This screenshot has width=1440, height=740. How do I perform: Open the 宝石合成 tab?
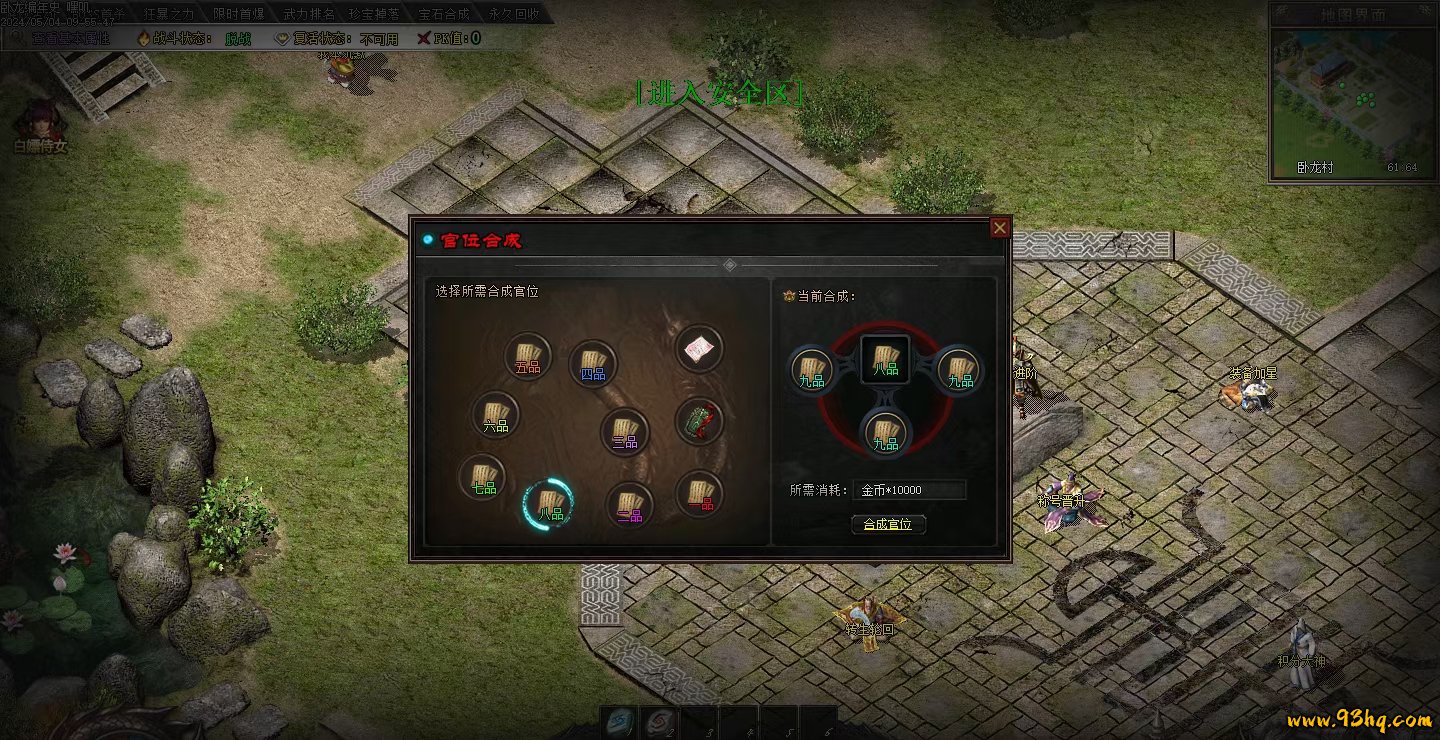(x=445, y=14)
